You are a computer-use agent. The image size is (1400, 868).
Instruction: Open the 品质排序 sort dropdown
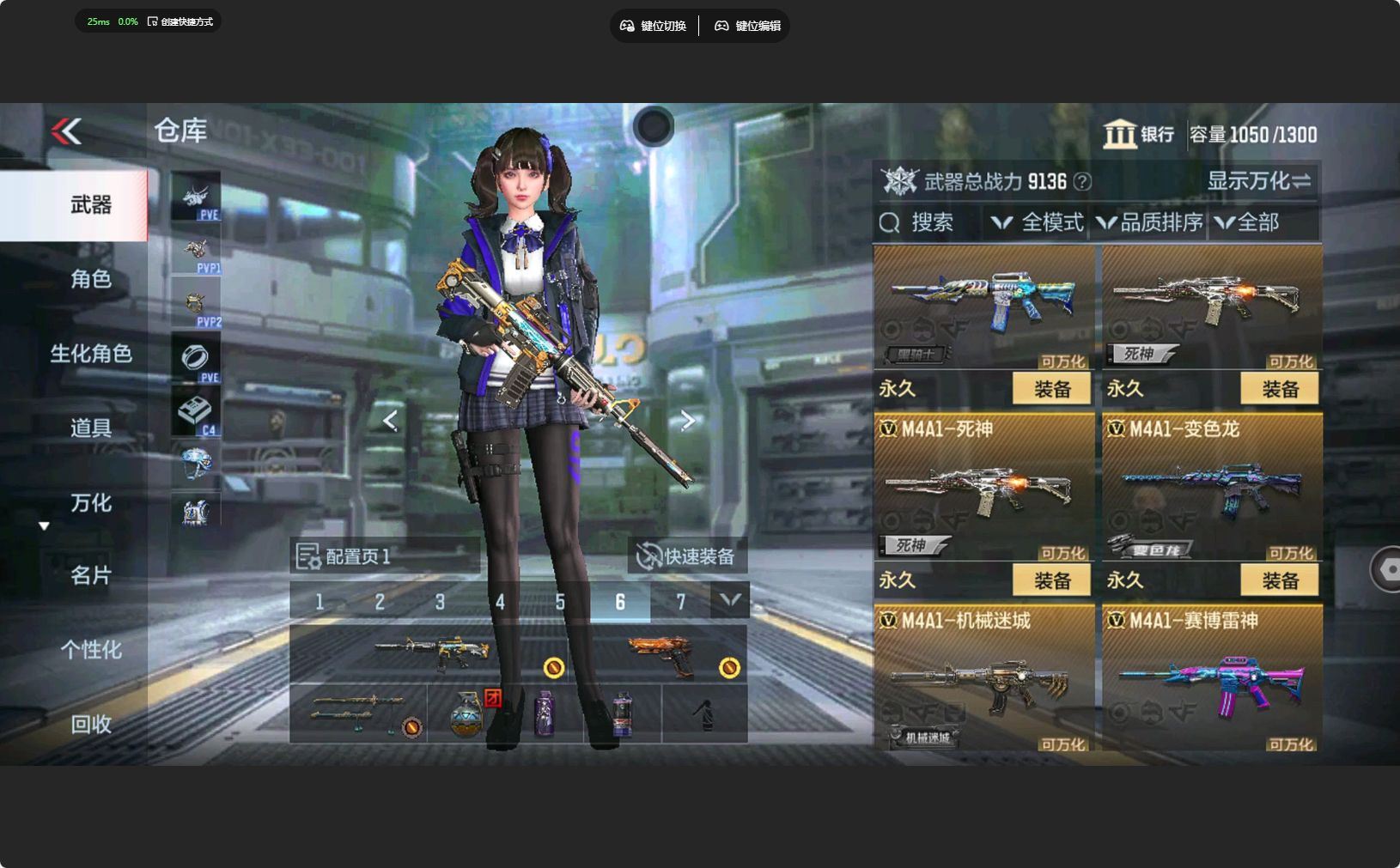[x=1151, y=223]
